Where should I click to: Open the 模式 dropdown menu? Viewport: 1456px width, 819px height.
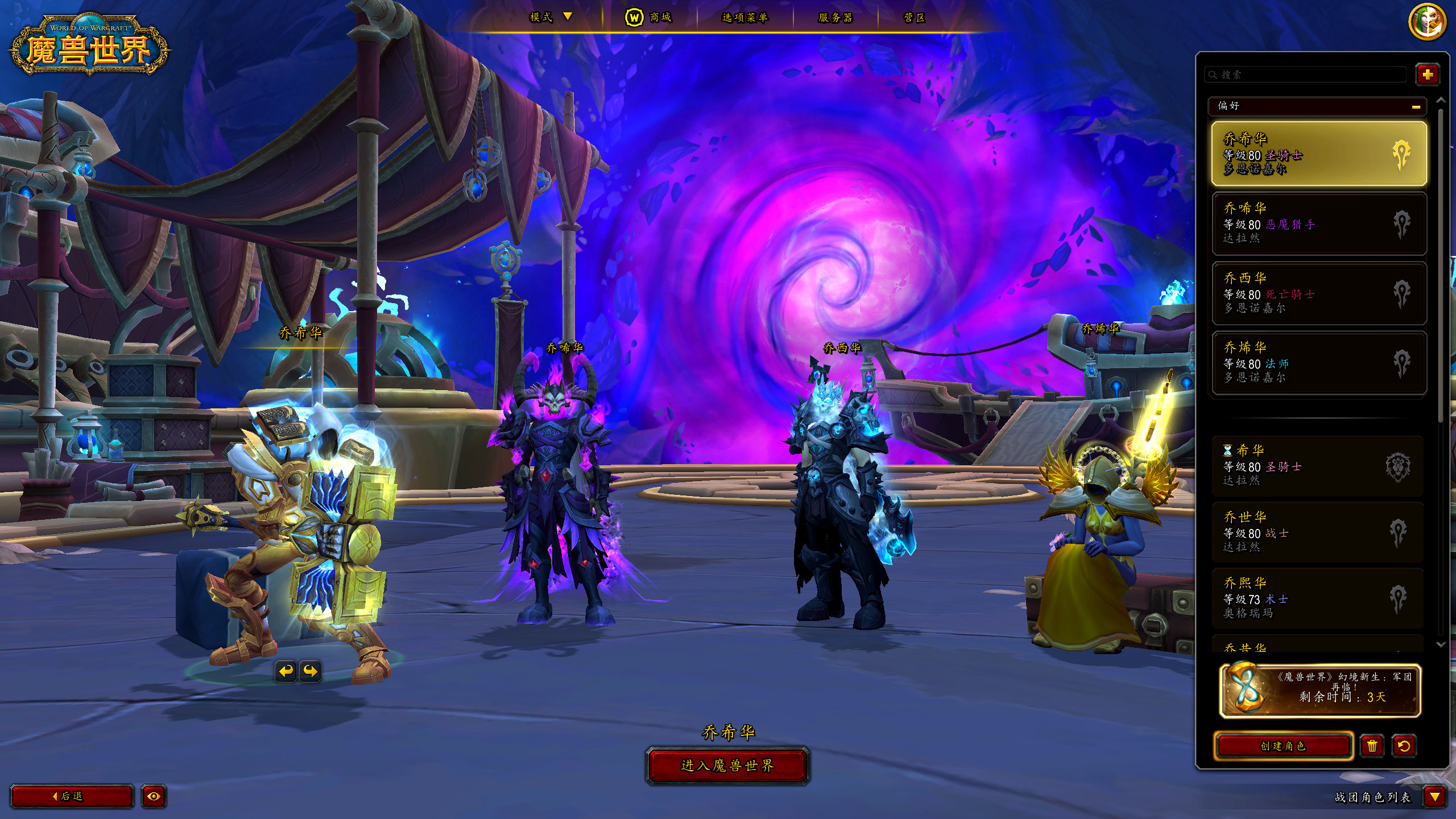pyautogui.click(x=550, y=17)
